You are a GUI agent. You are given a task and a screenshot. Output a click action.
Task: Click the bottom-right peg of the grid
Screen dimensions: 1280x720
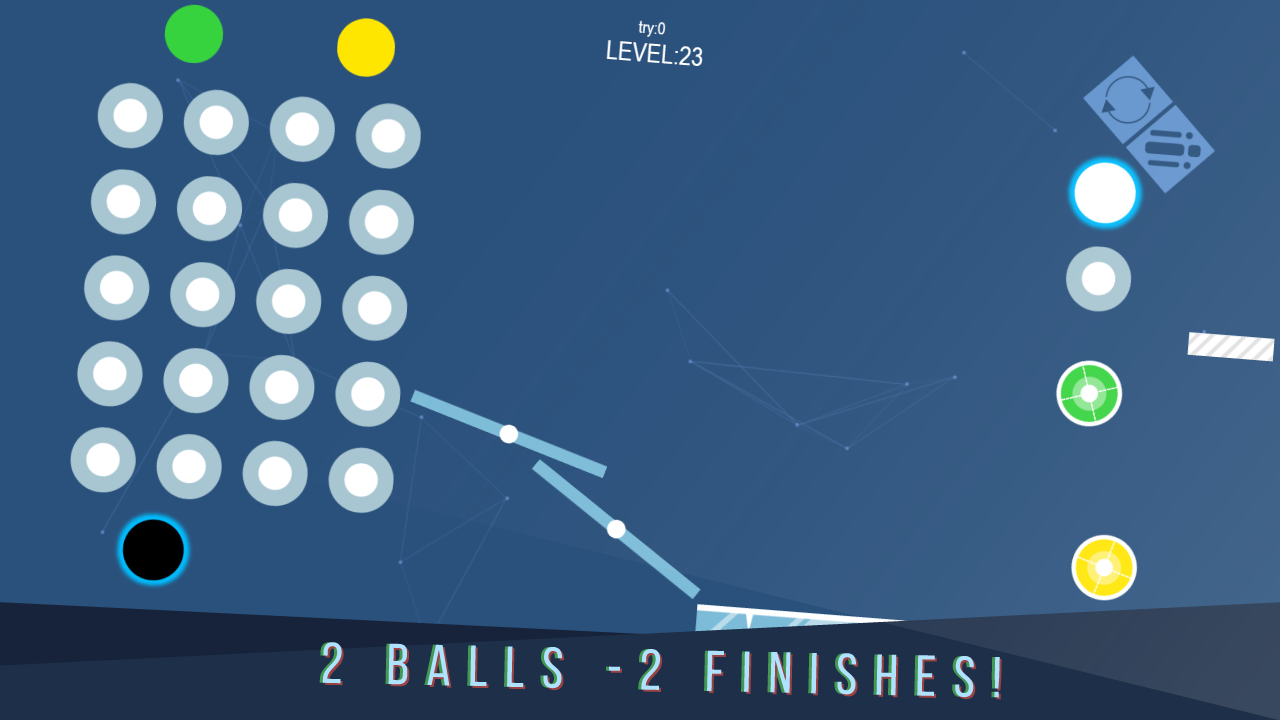point(361,477)
